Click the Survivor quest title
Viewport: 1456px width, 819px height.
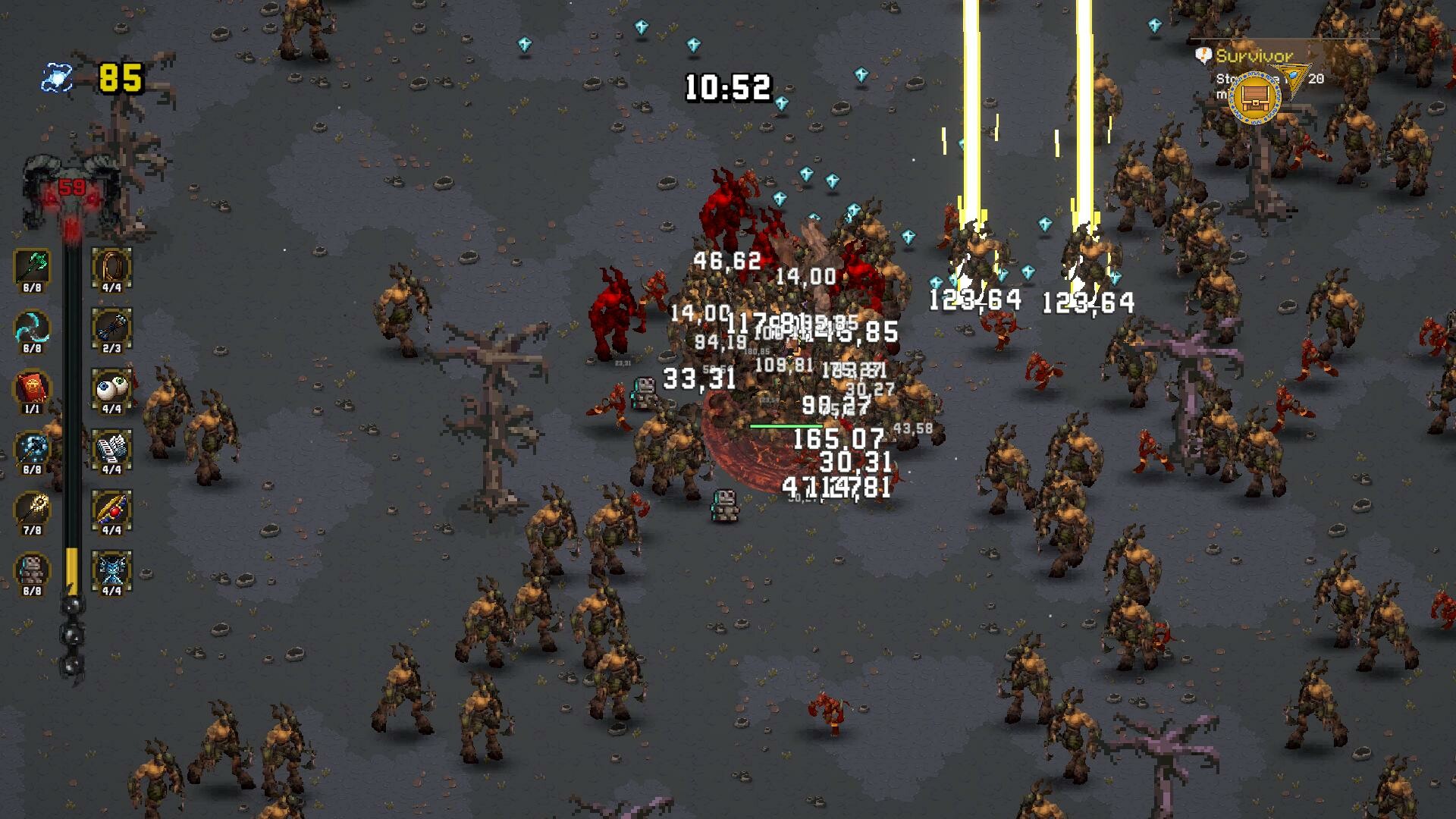pos(1255,56)
